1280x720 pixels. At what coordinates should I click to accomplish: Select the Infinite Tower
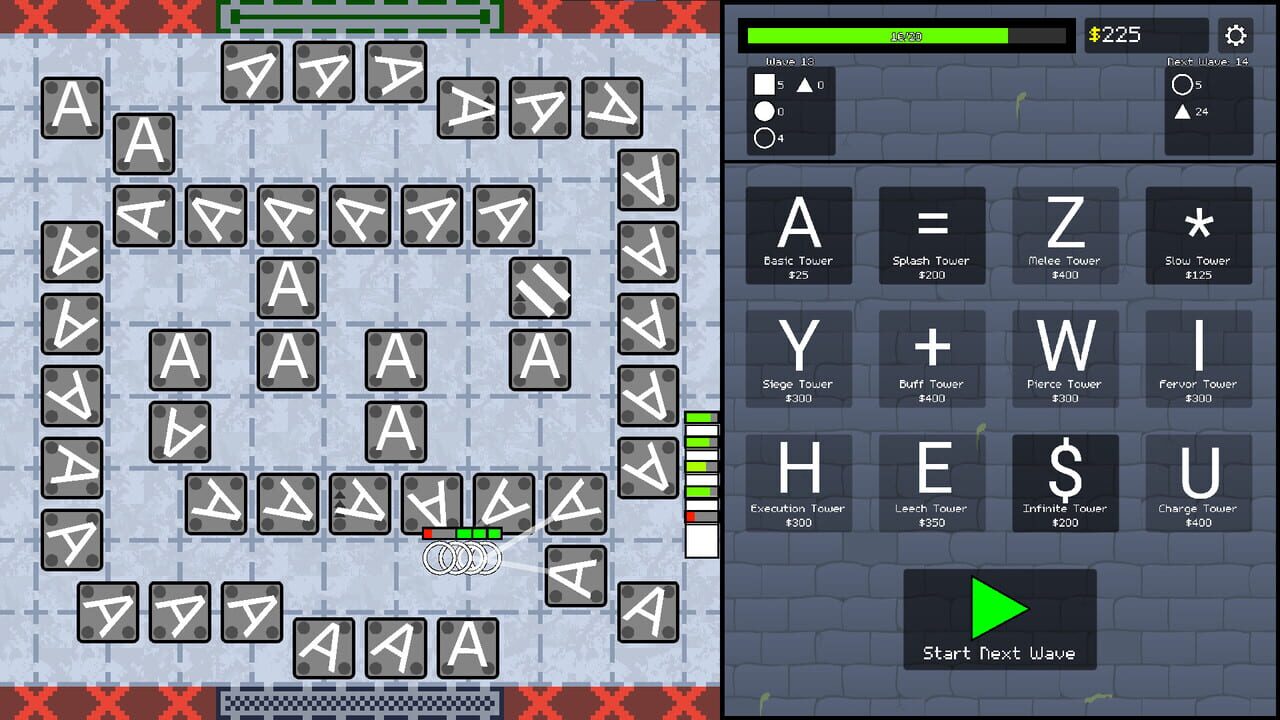(1065, 483)
